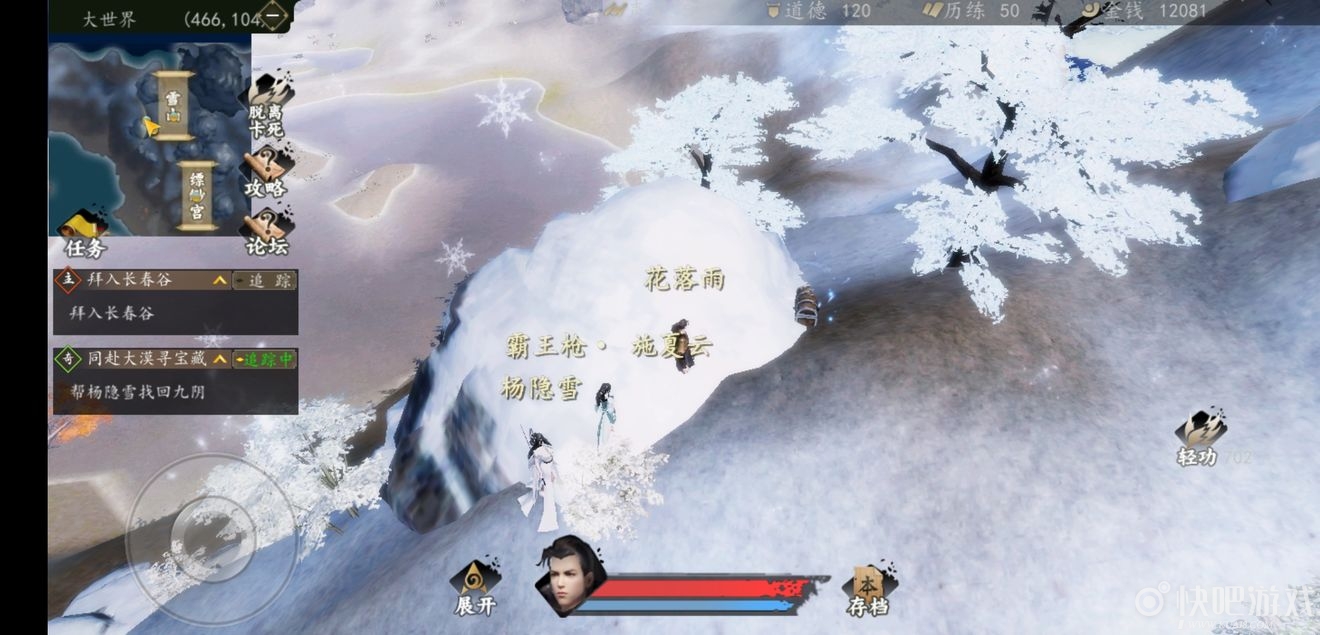The width and height of the screenshot is (1320, 635).
Task: Select the 缥缈宫 location marker on minimap
Action: pos(197,196)
